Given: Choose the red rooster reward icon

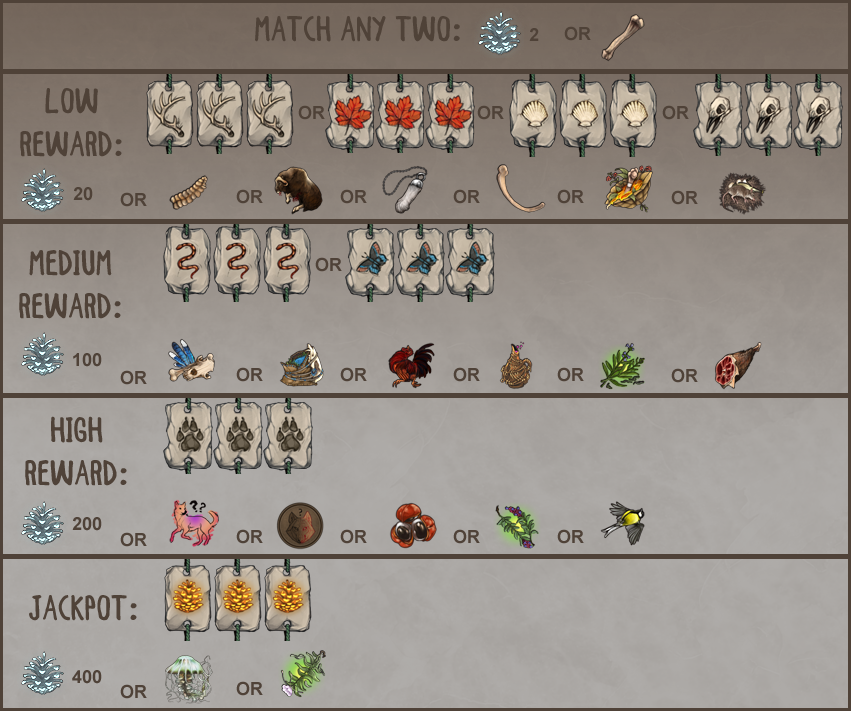Looking at the screenshot, I should coord(411,366).
